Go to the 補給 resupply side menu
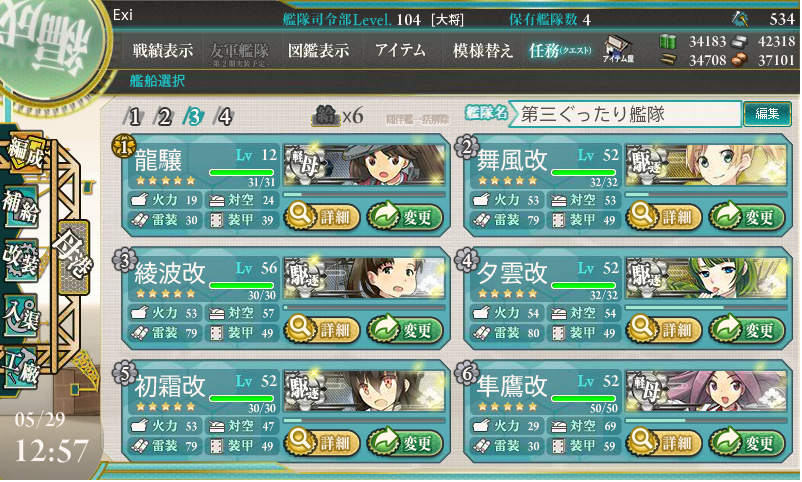This screenshot has height=482, width=802. 20,202
